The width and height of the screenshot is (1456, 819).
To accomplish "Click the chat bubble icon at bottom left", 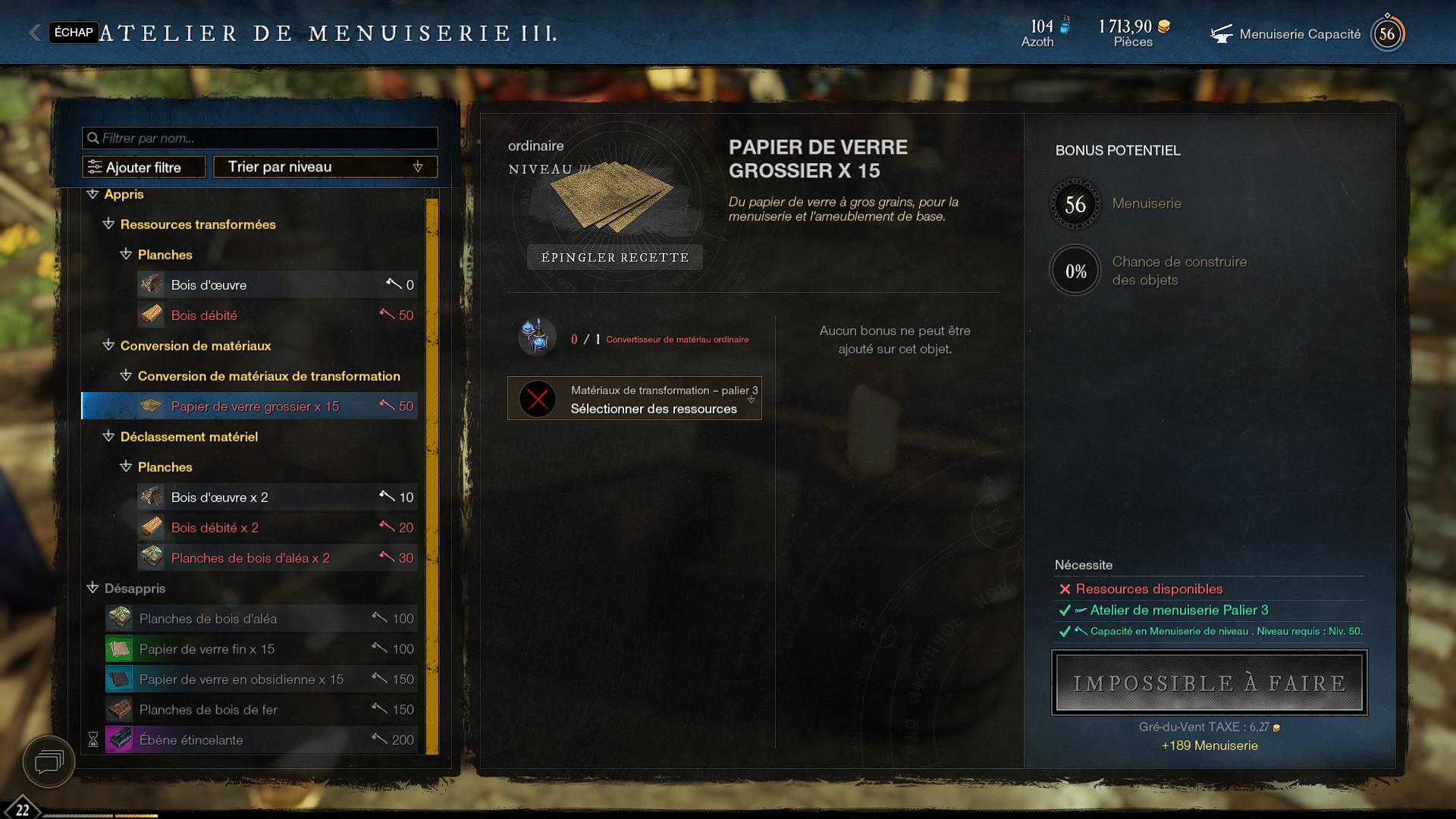I will (47, 762).
